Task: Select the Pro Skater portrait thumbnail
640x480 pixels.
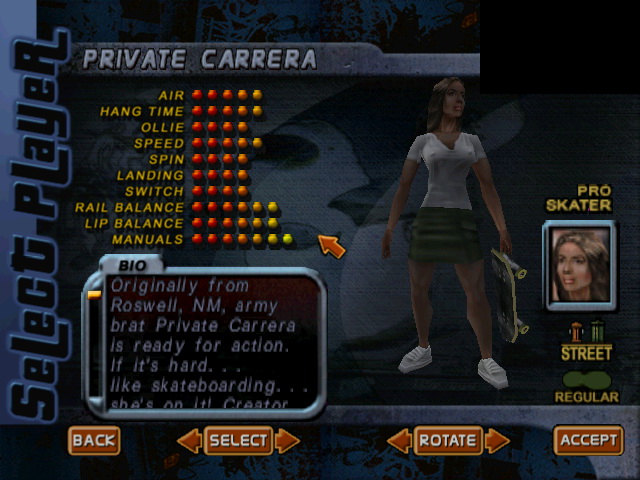Action: coord(580,264)
